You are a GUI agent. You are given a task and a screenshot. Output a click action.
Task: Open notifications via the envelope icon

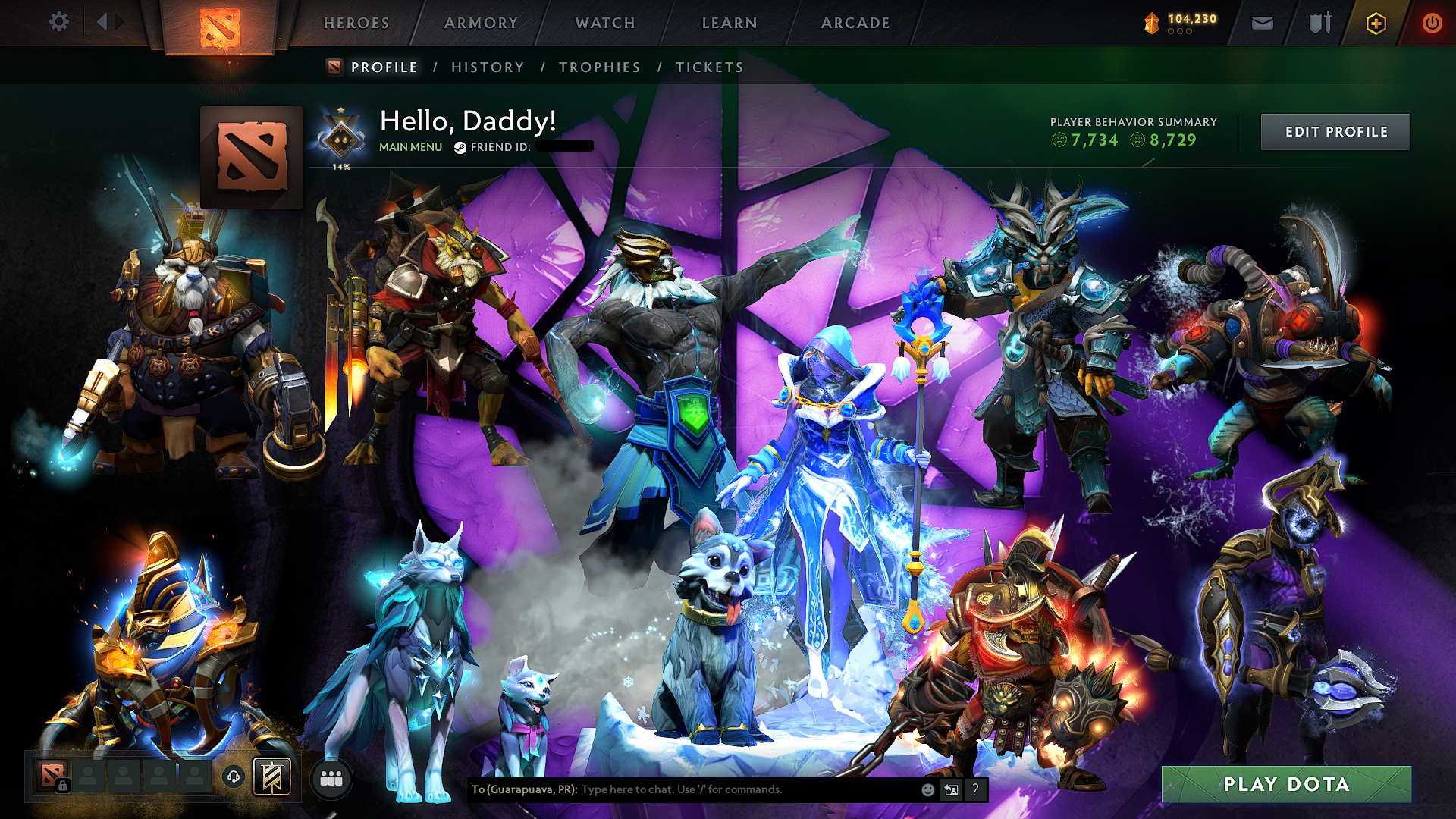pos(1263,22)
